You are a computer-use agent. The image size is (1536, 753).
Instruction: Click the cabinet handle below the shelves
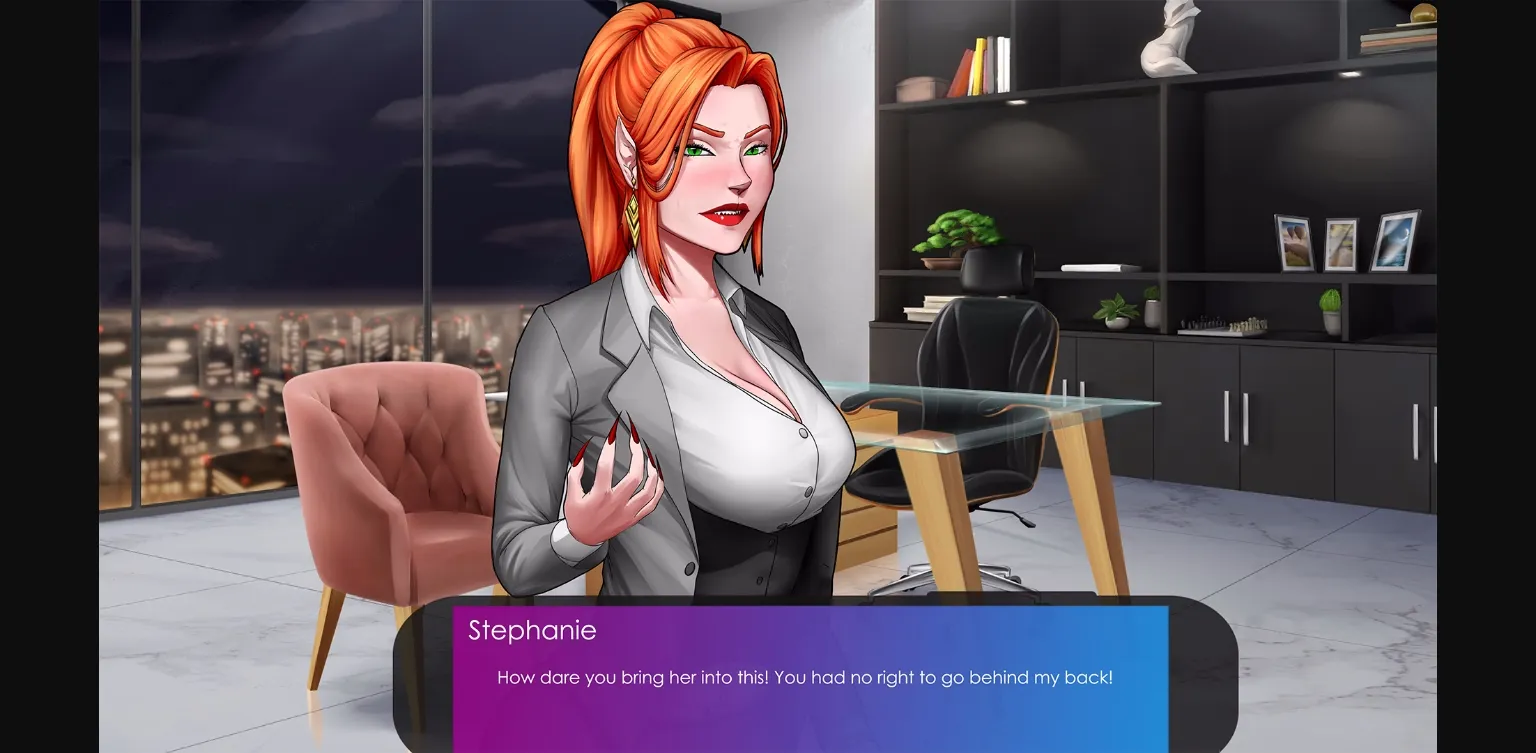1225,415
